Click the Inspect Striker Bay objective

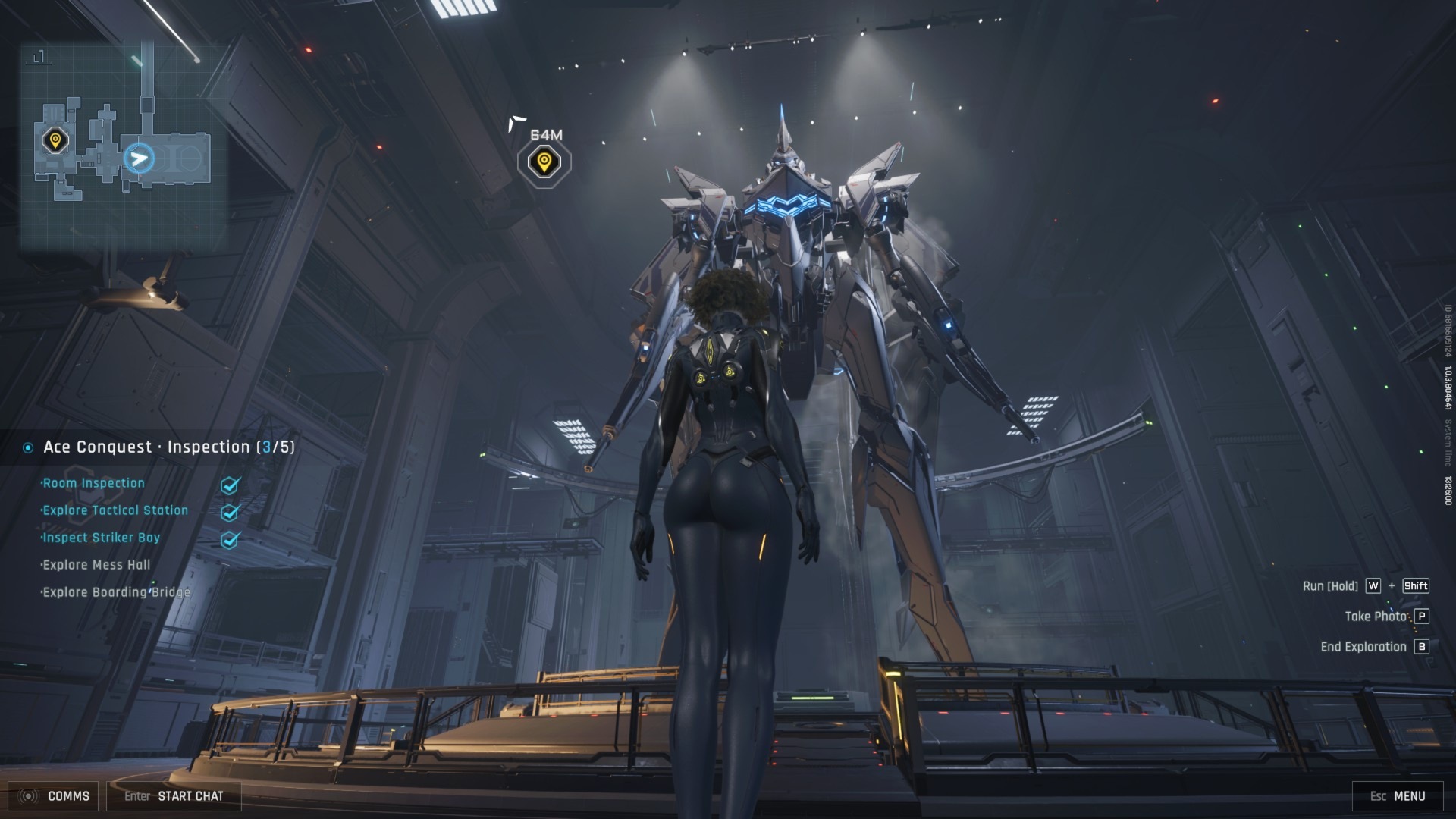click(x=101, y=538)
